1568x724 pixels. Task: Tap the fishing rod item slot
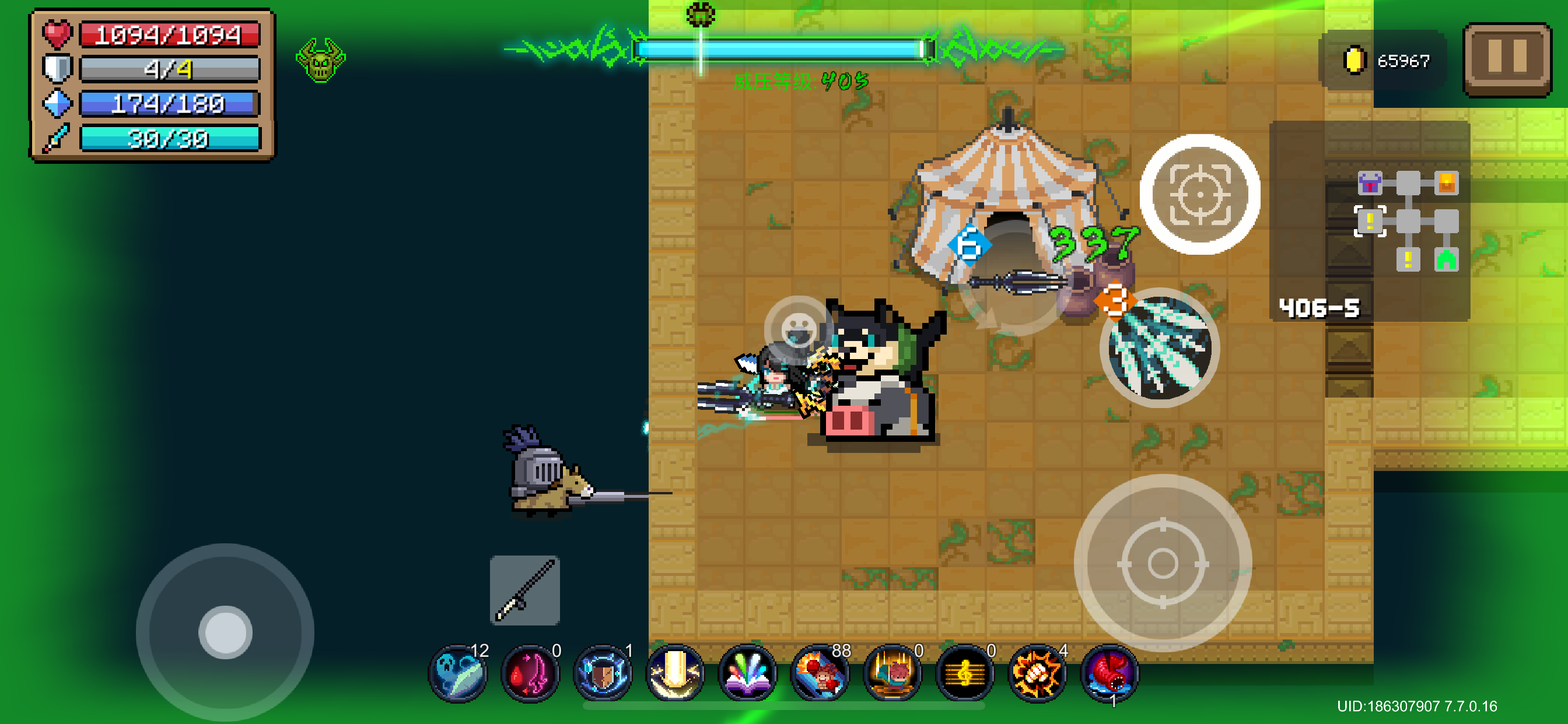pyautogui.click(x=524, y=590)
